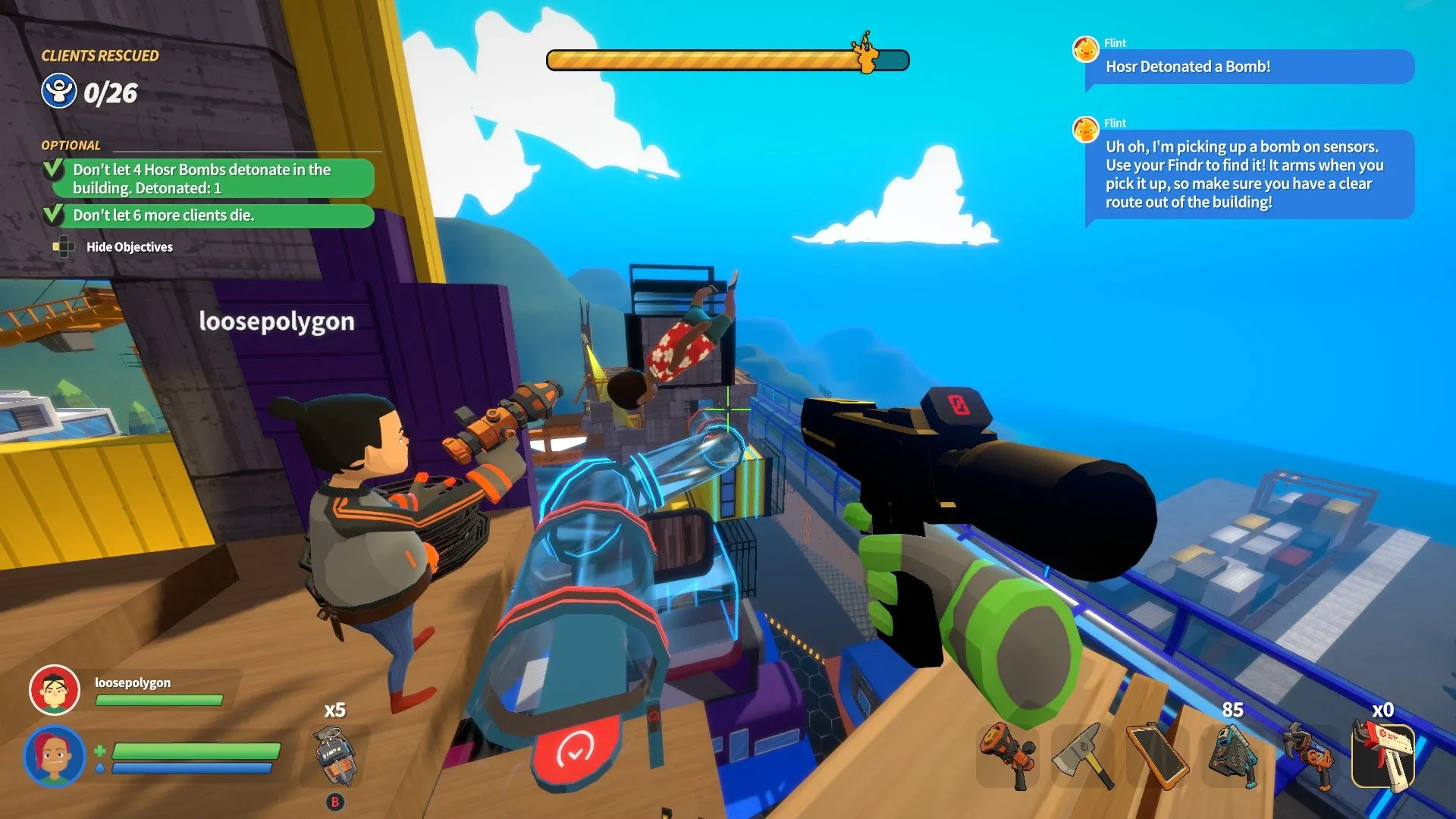
Task: Click loosepolygon's name in the party panel
Action: [x=133, y=682]
